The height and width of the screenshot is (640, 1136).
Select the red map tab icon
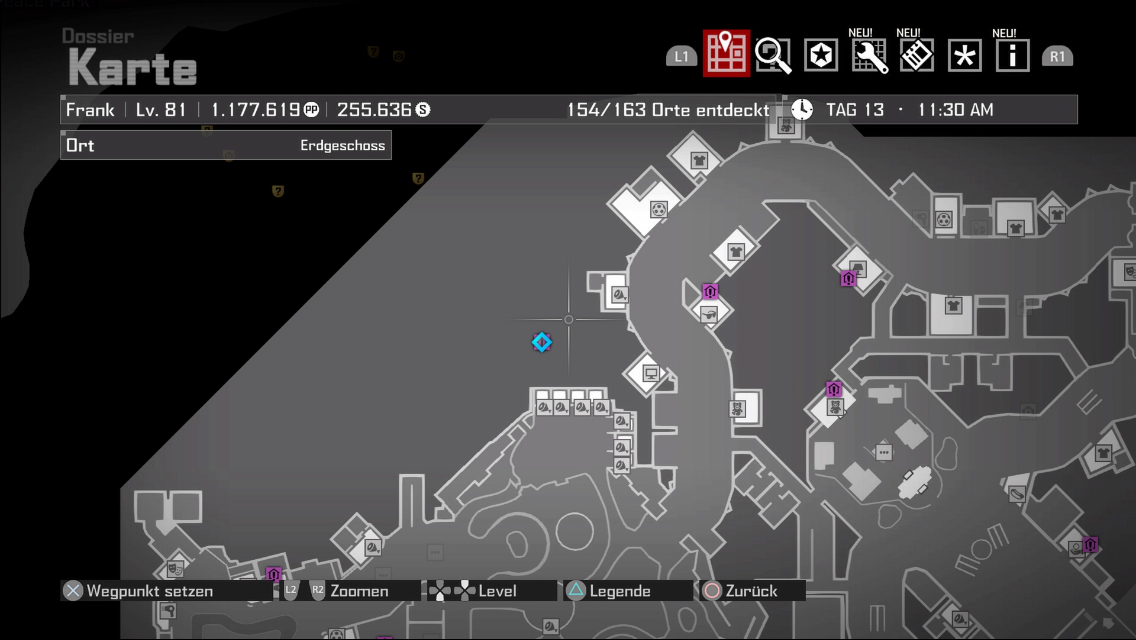[x=726, y=54]
